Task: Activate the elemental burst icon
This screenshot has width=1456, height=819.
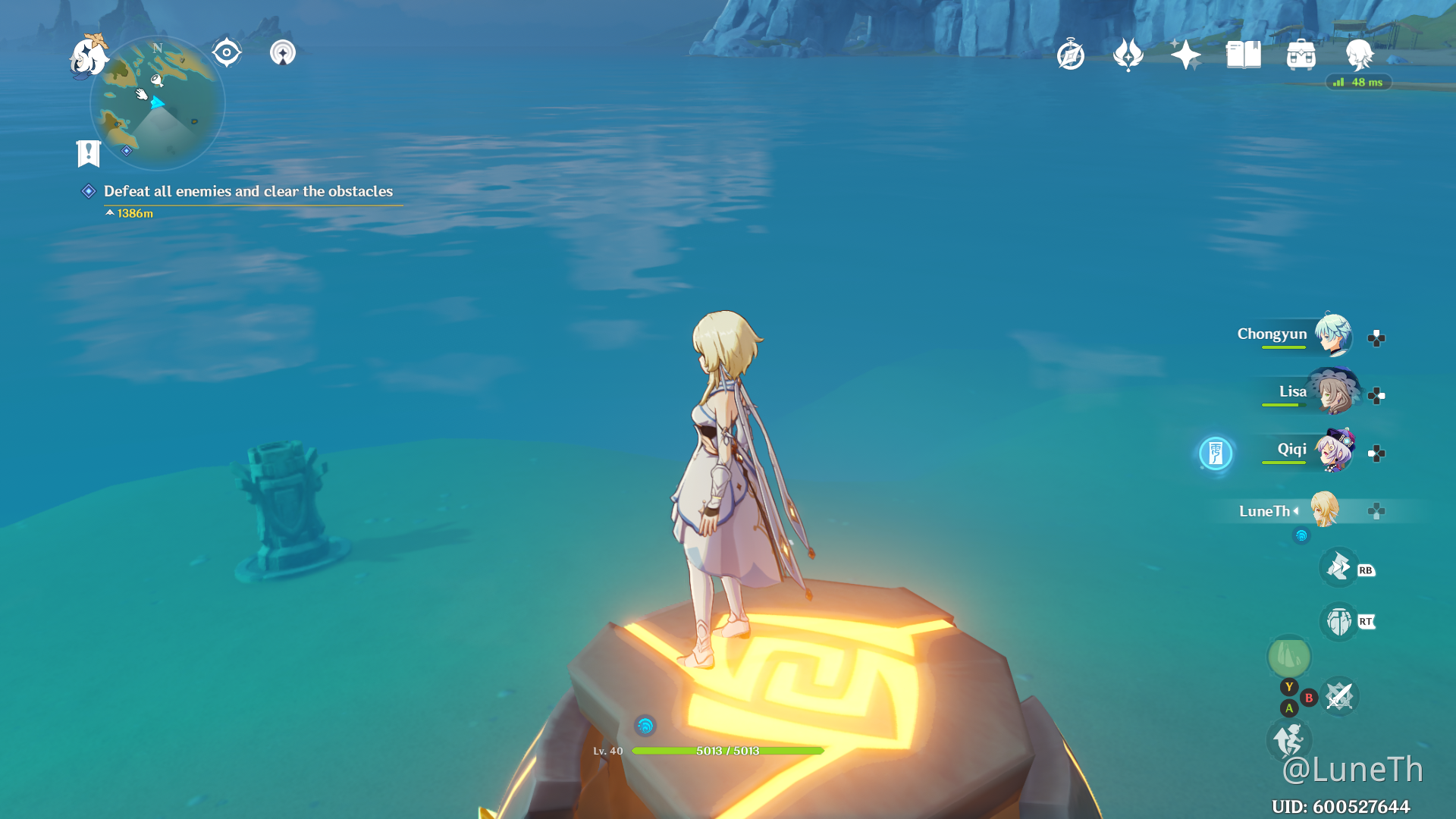Action: (x=1338, y=622)
